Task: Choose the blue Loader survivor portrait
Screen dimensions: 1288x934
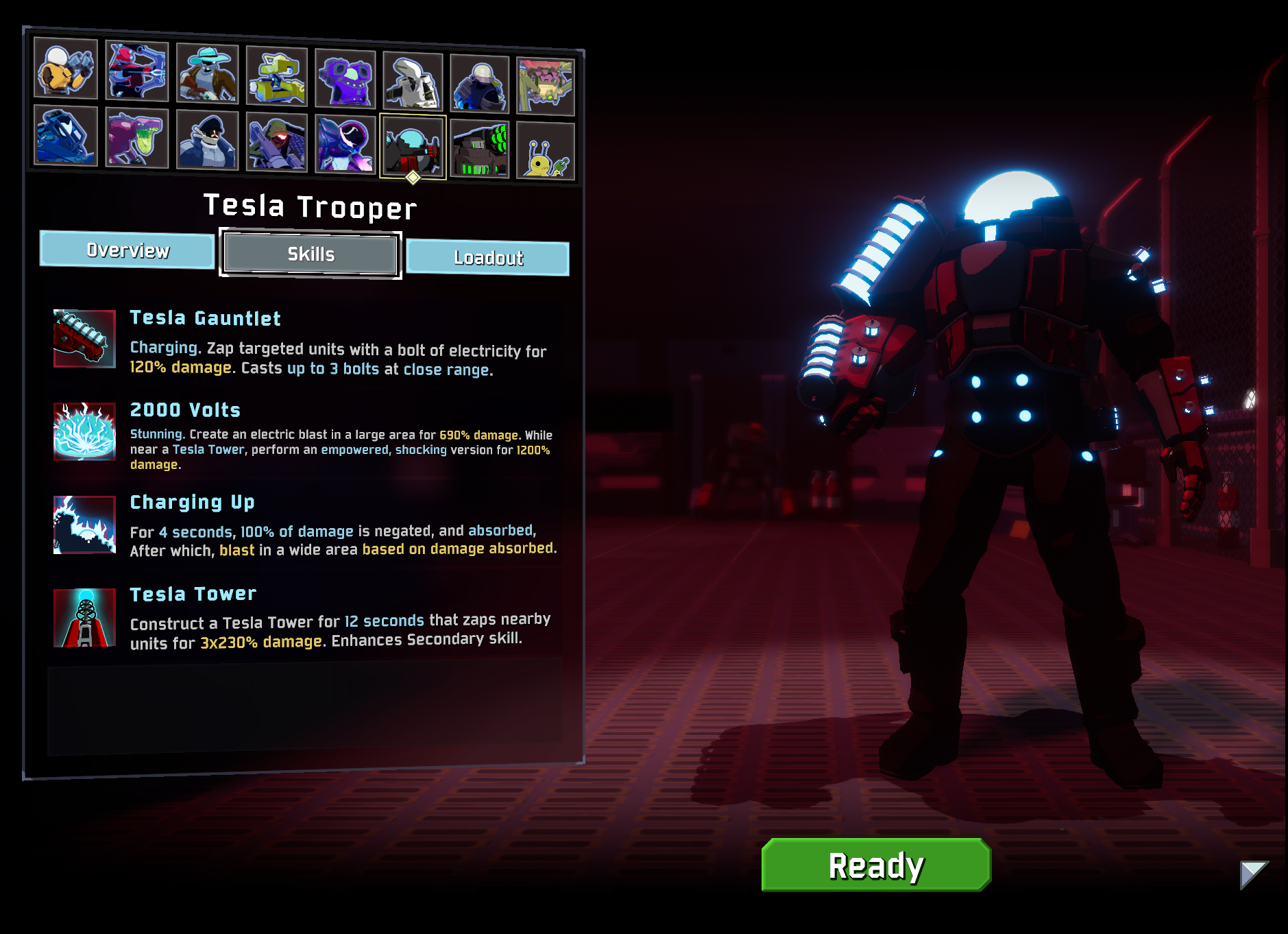Action: point(66,136)
